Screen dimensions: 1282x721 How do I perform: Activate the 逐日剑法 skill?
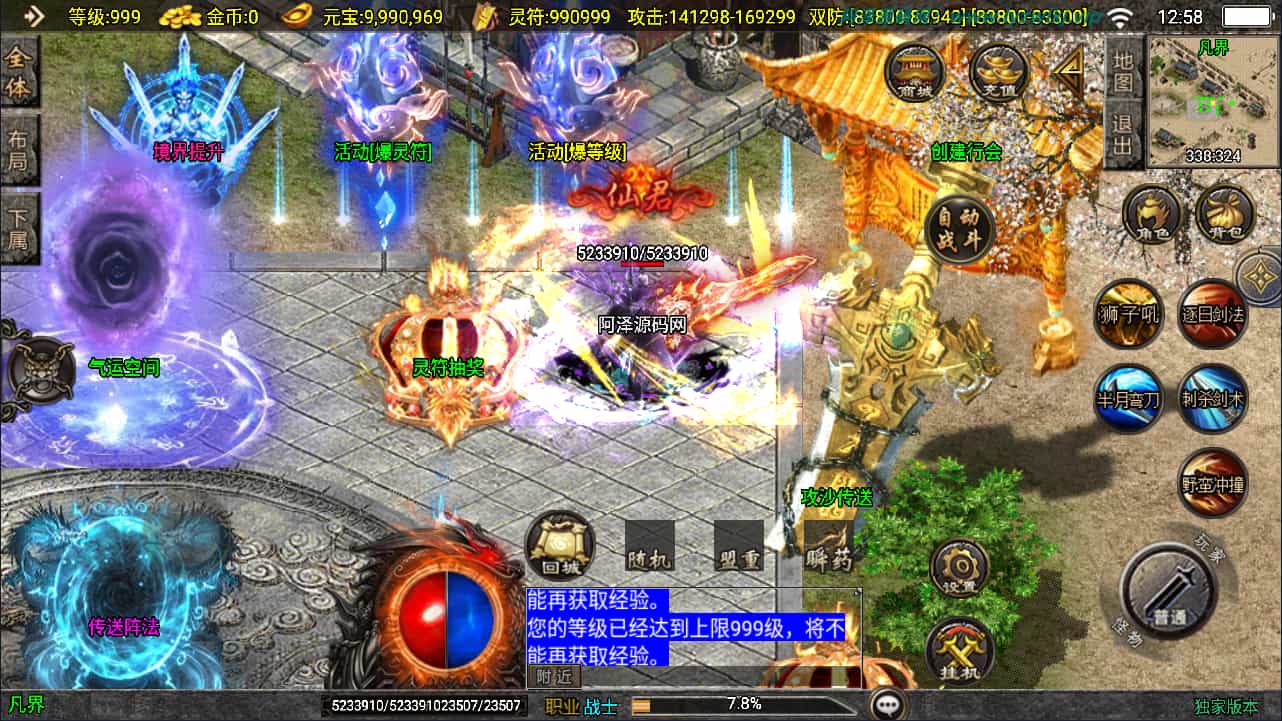1213,314
